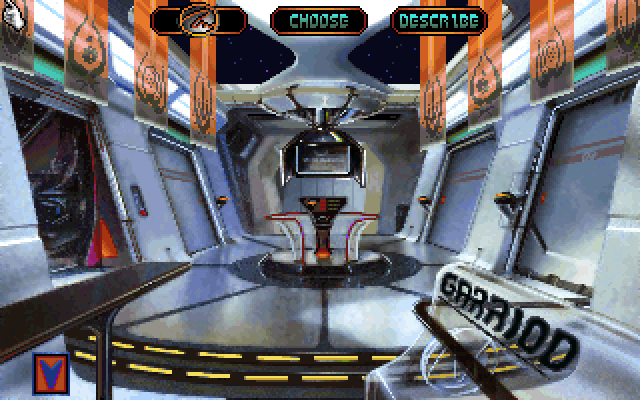Open the round emblem icon button
The width and height of the screenshot is (640, 400).
coord(199,19)
